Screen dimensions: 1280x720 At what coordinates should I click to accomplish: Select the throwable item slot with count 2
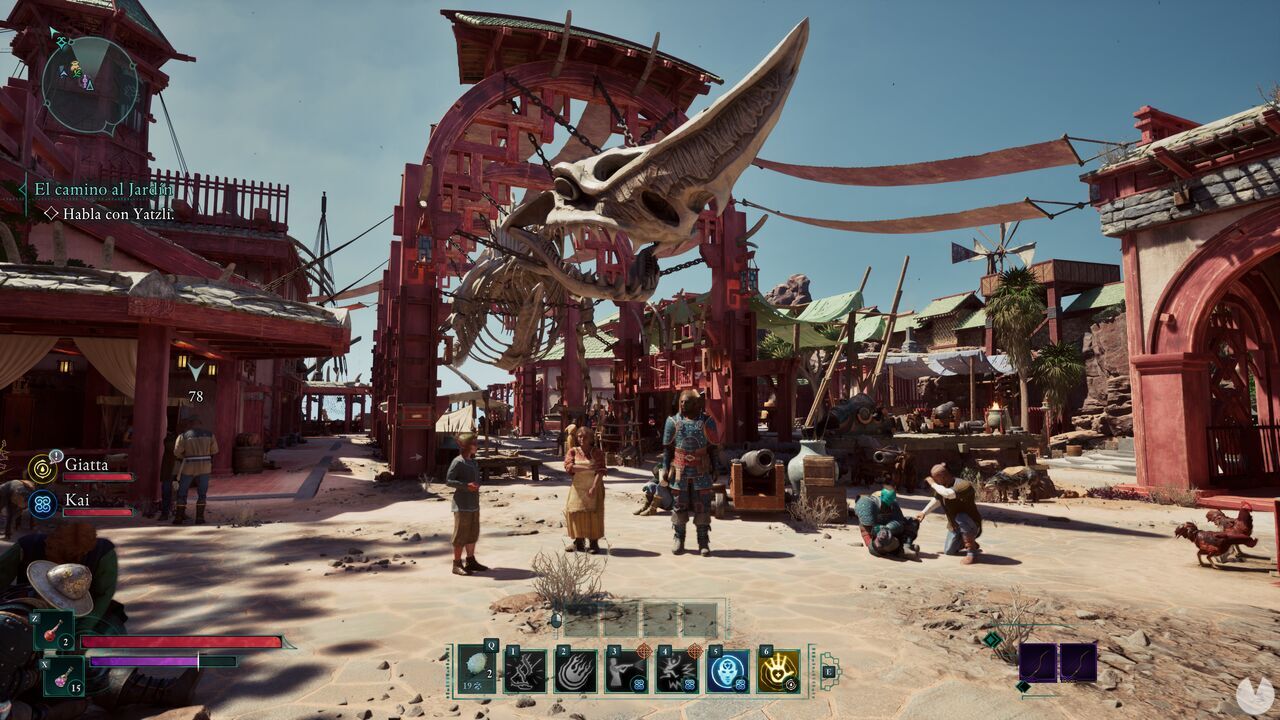click(x=476, y=671)
